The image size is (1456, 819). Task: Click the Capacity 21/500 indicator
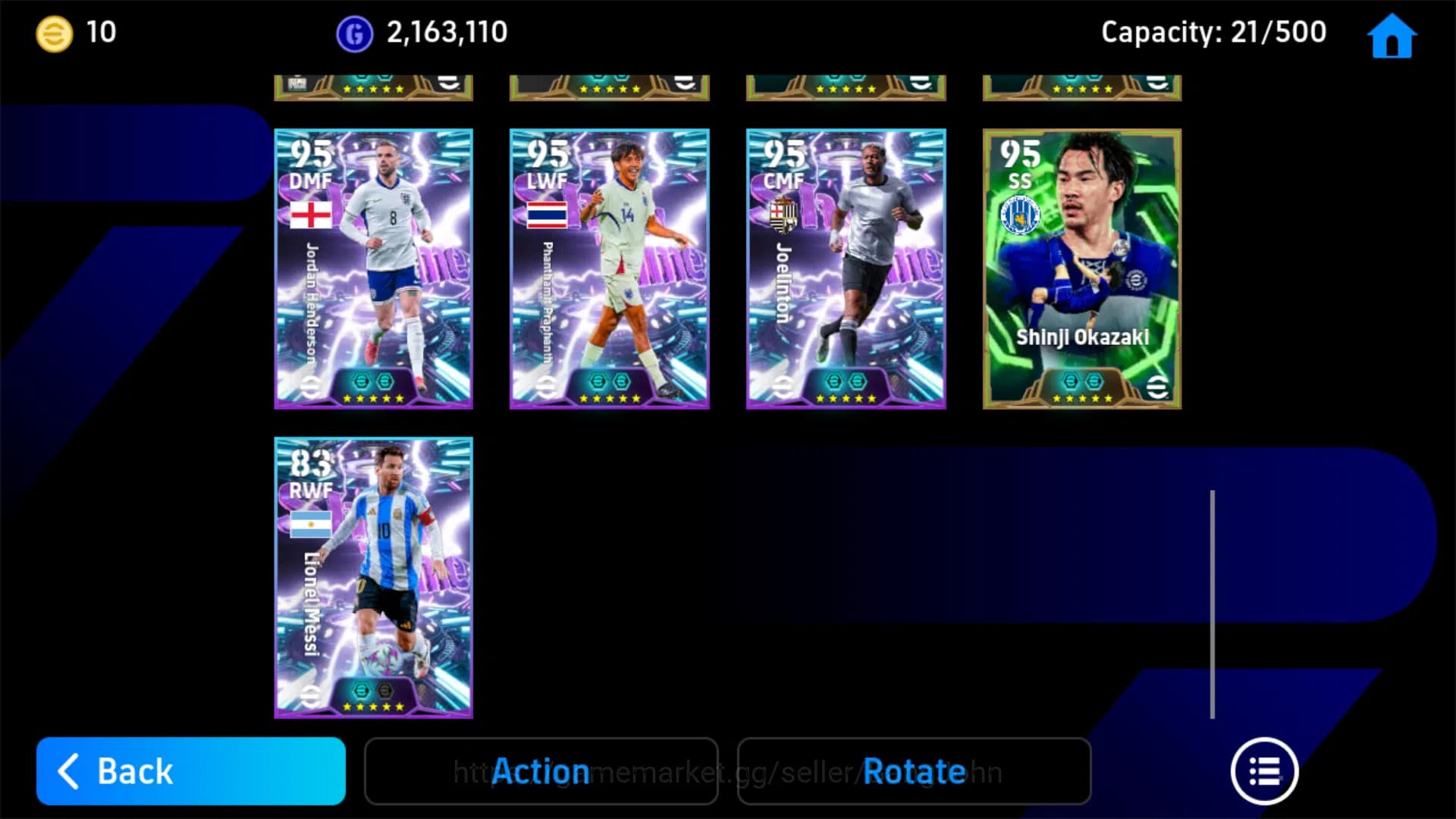(x=1213, y=32)
